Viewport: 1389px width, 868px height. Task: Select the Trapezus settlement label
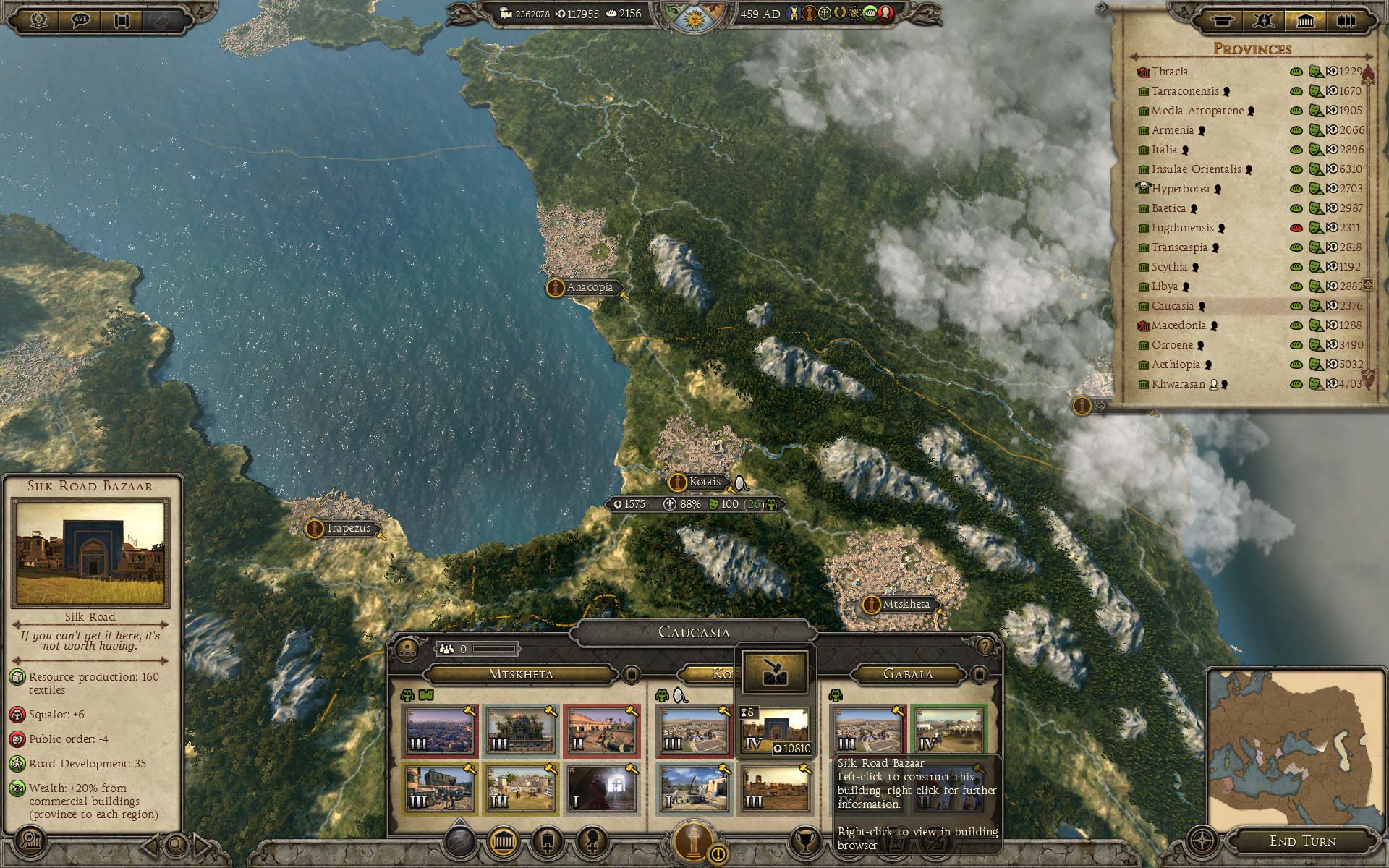pyautogui.click(x=347, y=528)
